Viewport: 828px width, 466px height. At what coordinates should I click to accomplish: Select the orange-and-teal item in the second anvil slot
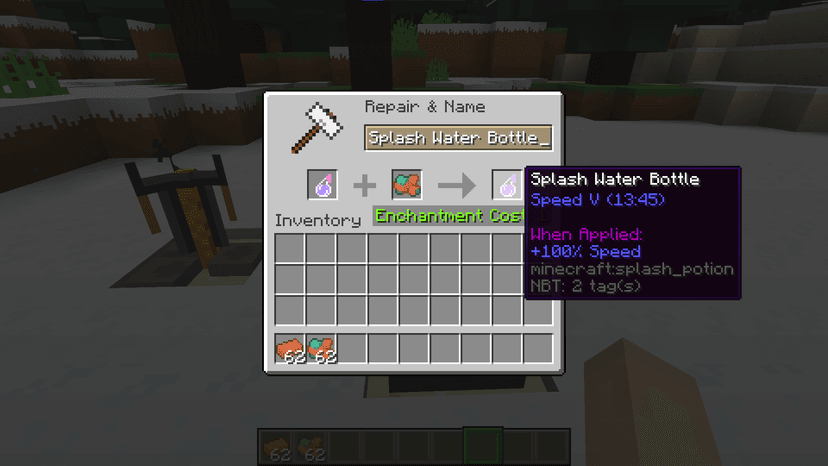pyautogui.click(x=406, y=185)
